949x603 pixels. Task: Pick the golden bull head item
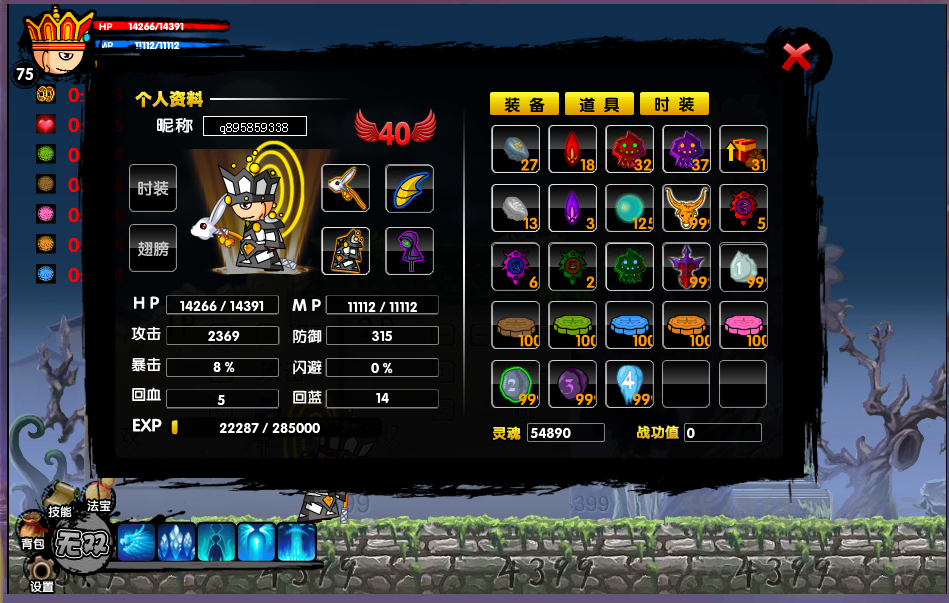686,208
